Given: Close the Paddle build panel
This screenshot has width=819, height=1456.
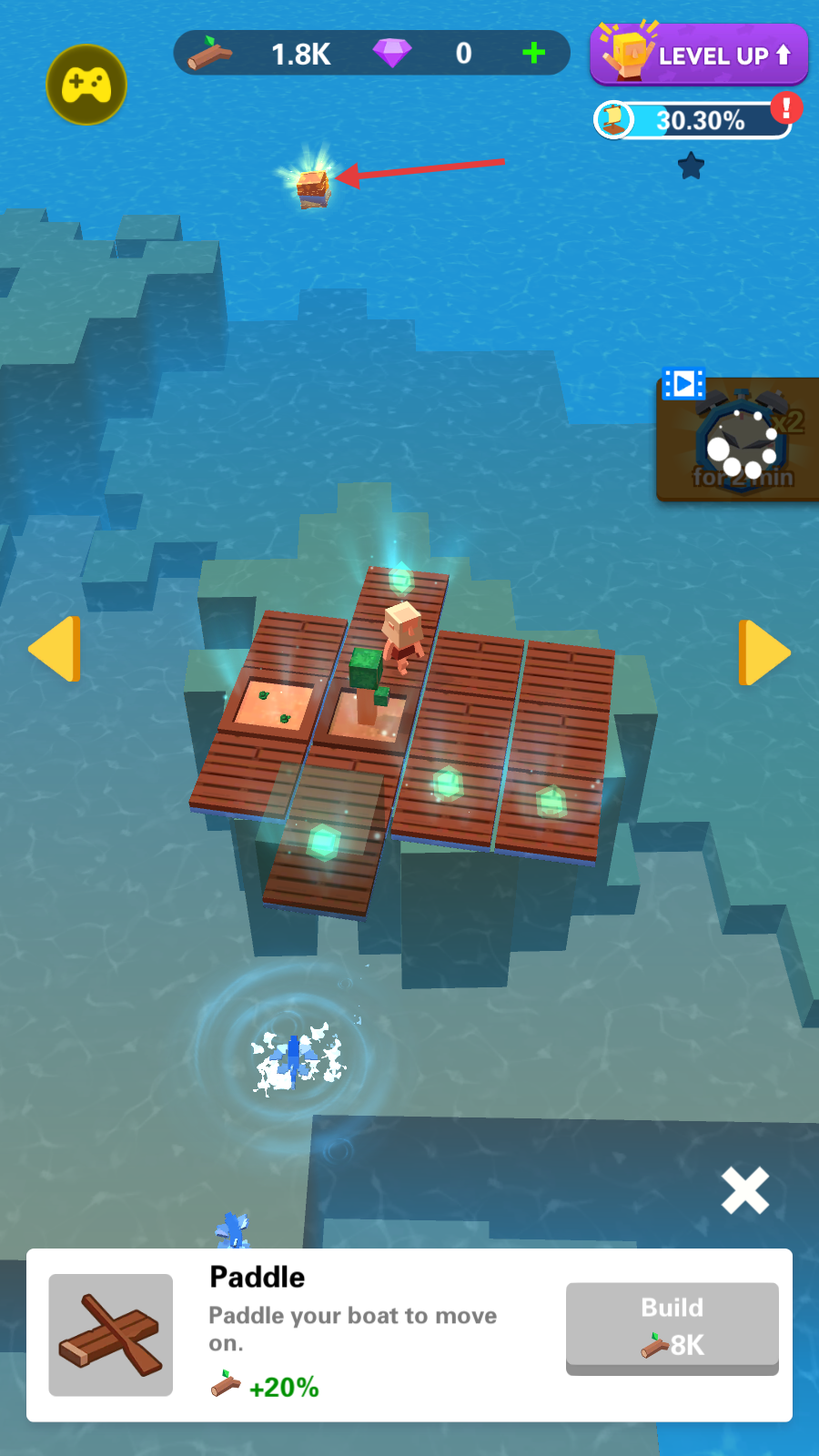Looking at the screenshot, I should click(744, 1190).
